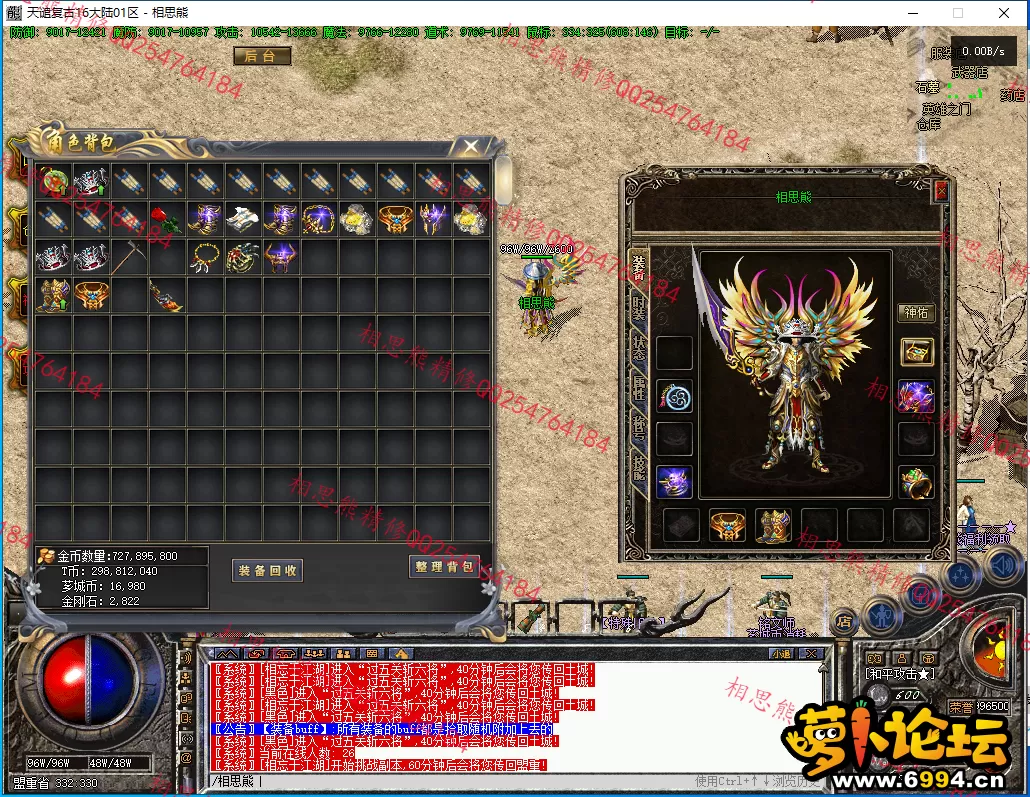This screenshot has width=1030, height=797.
Task: Close the 角色背包 inventory window
Action: [470, 147]
